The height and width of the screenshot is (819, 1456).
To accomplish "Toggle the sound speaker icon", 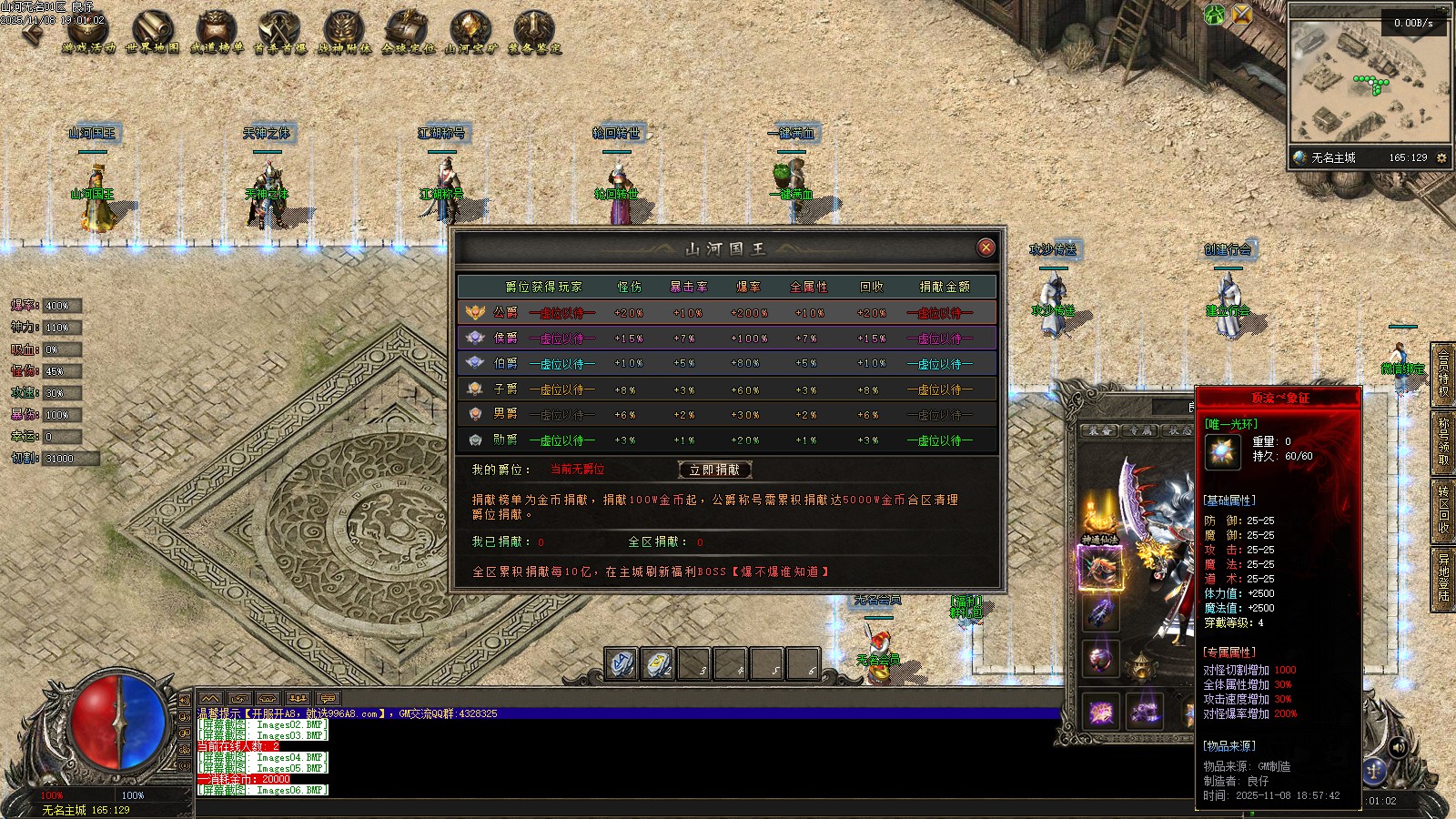I will [x=1399, y=748].
